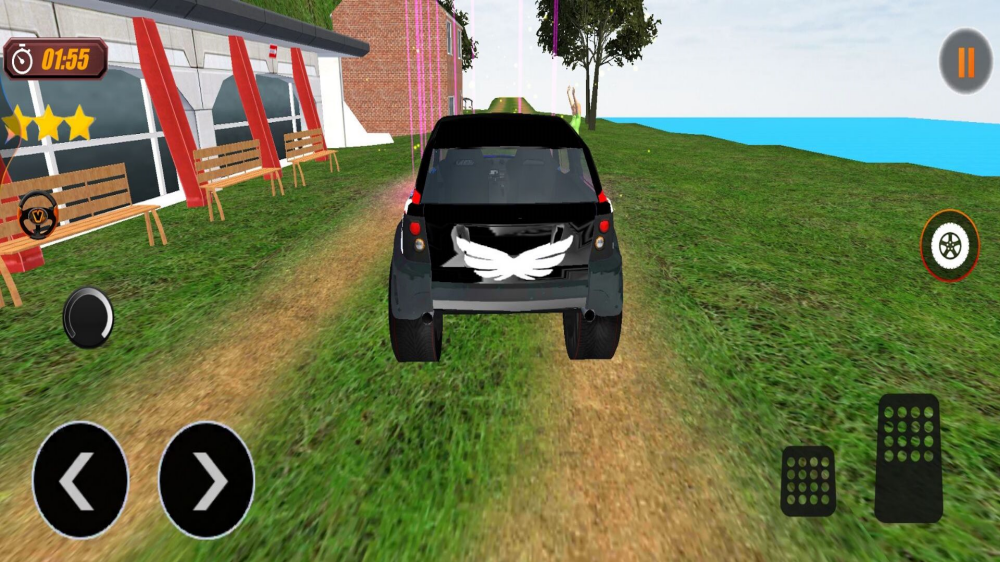Step on the tall gas pedal
Viewport: 1000px width, 562px height.
pos(908,458)
